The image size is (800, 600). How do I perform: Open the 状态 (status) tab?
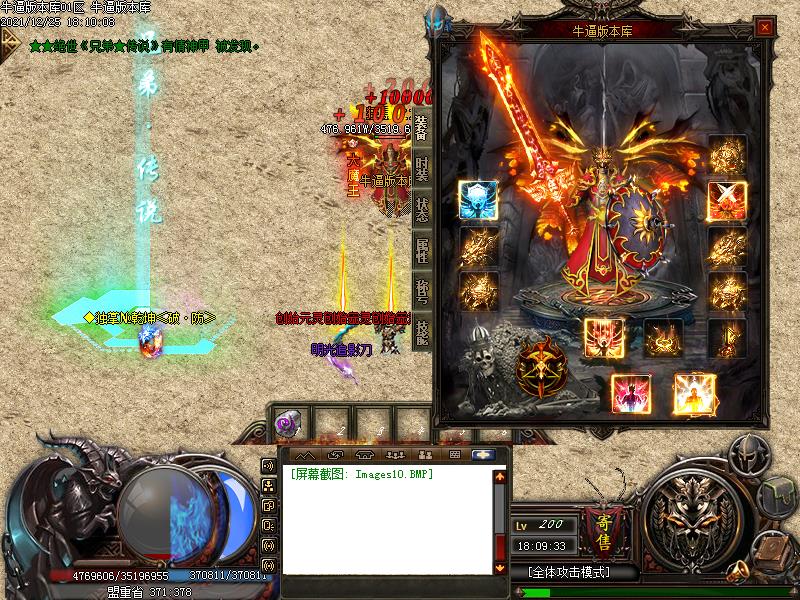[422, 208]
